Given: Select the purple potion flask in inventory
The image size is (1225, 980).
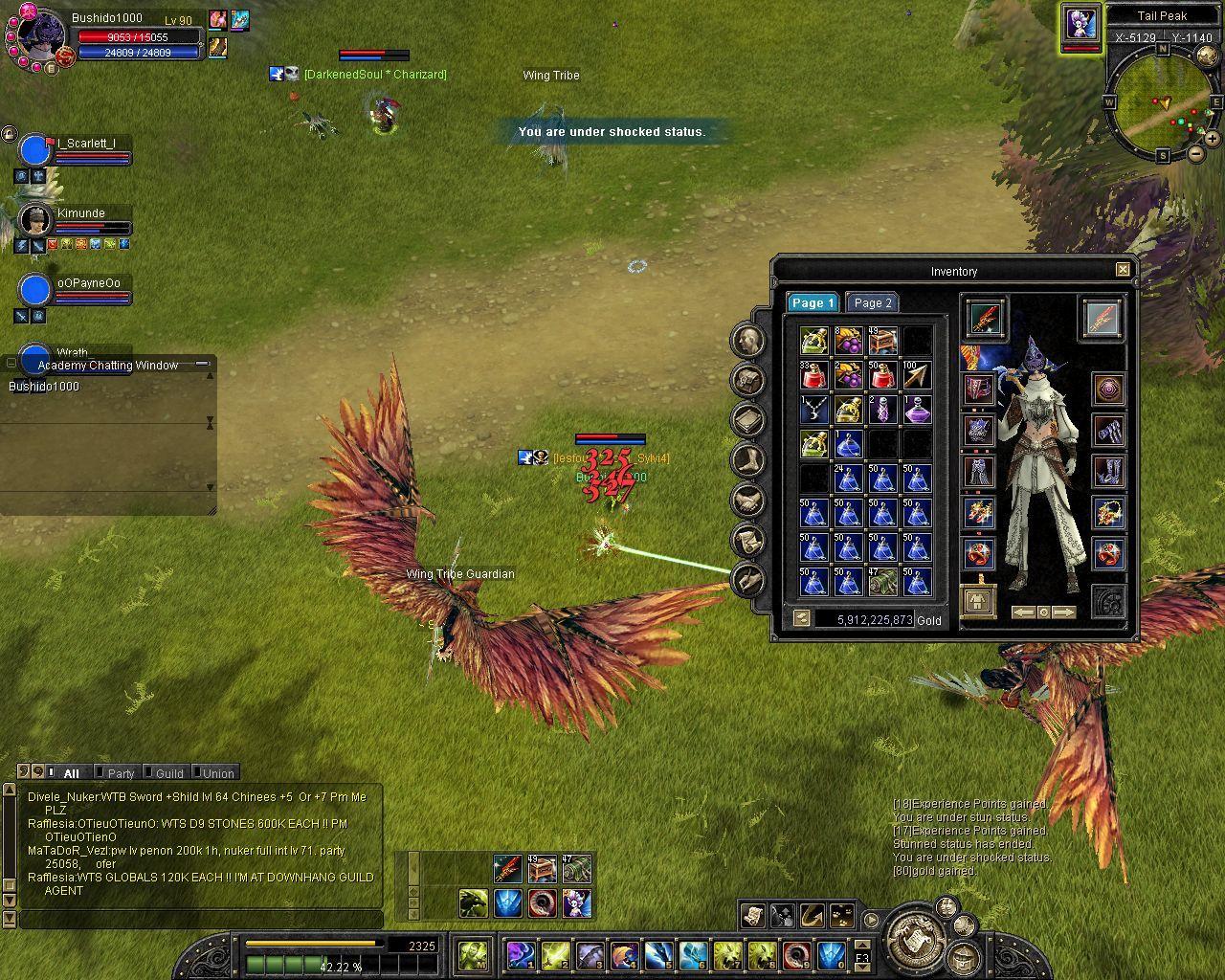Looking at the screenshot, I should click(x=916, y=410).
